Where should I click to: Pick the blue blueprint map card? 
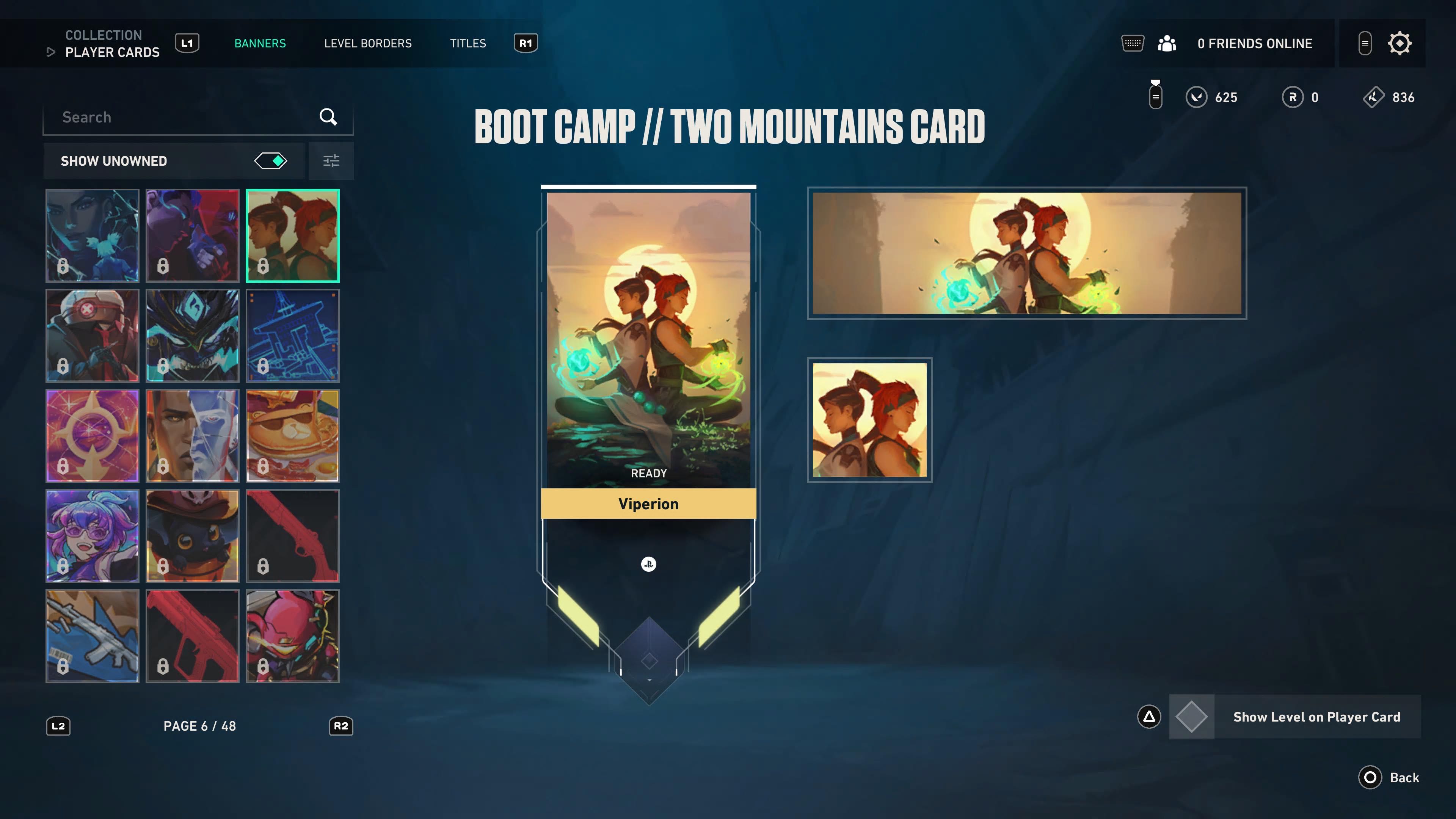pyautogui.click(x=292, y=336)
